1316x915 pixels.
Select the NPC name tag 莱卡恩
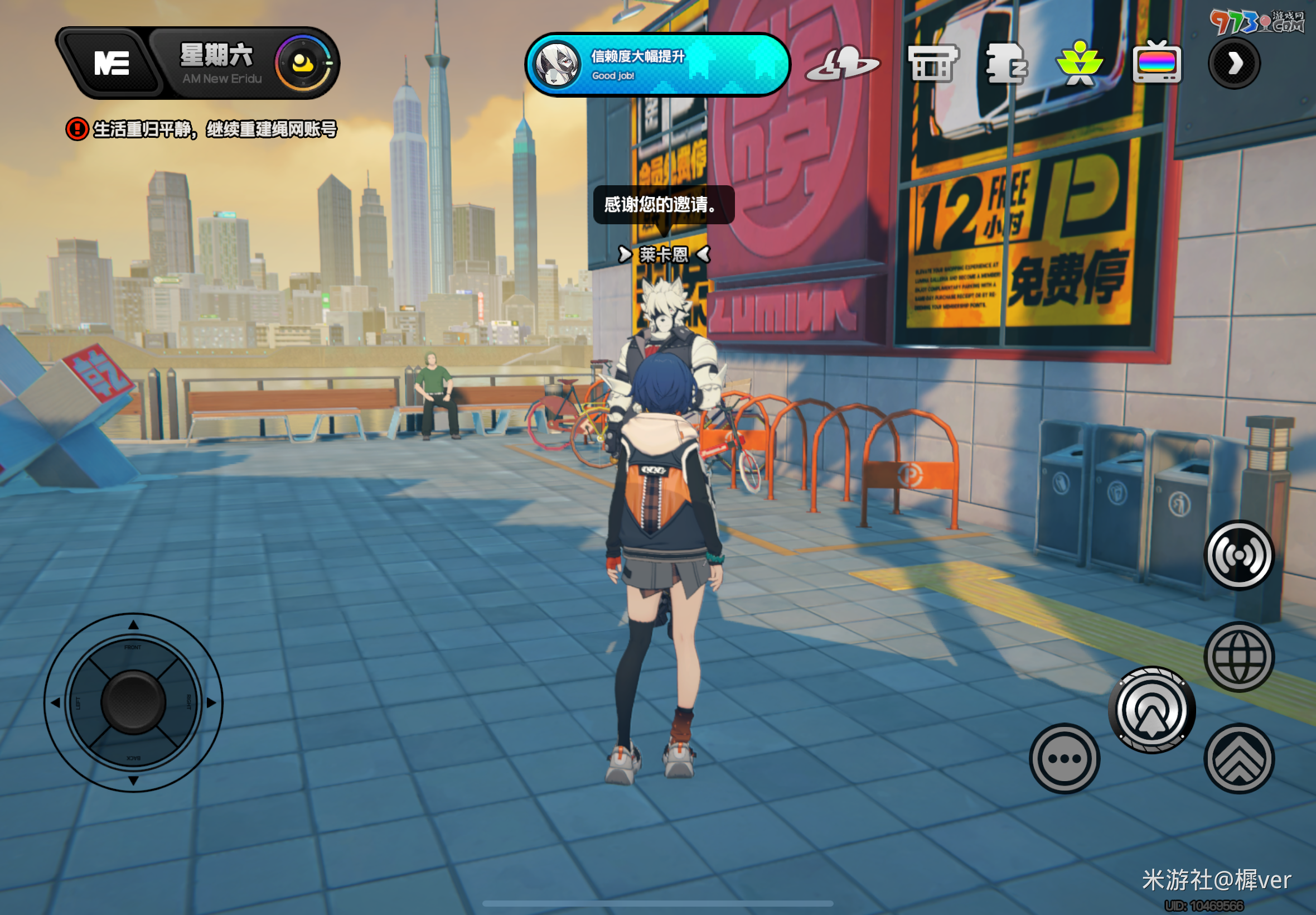pyautogui.click(x=664, y=254)
